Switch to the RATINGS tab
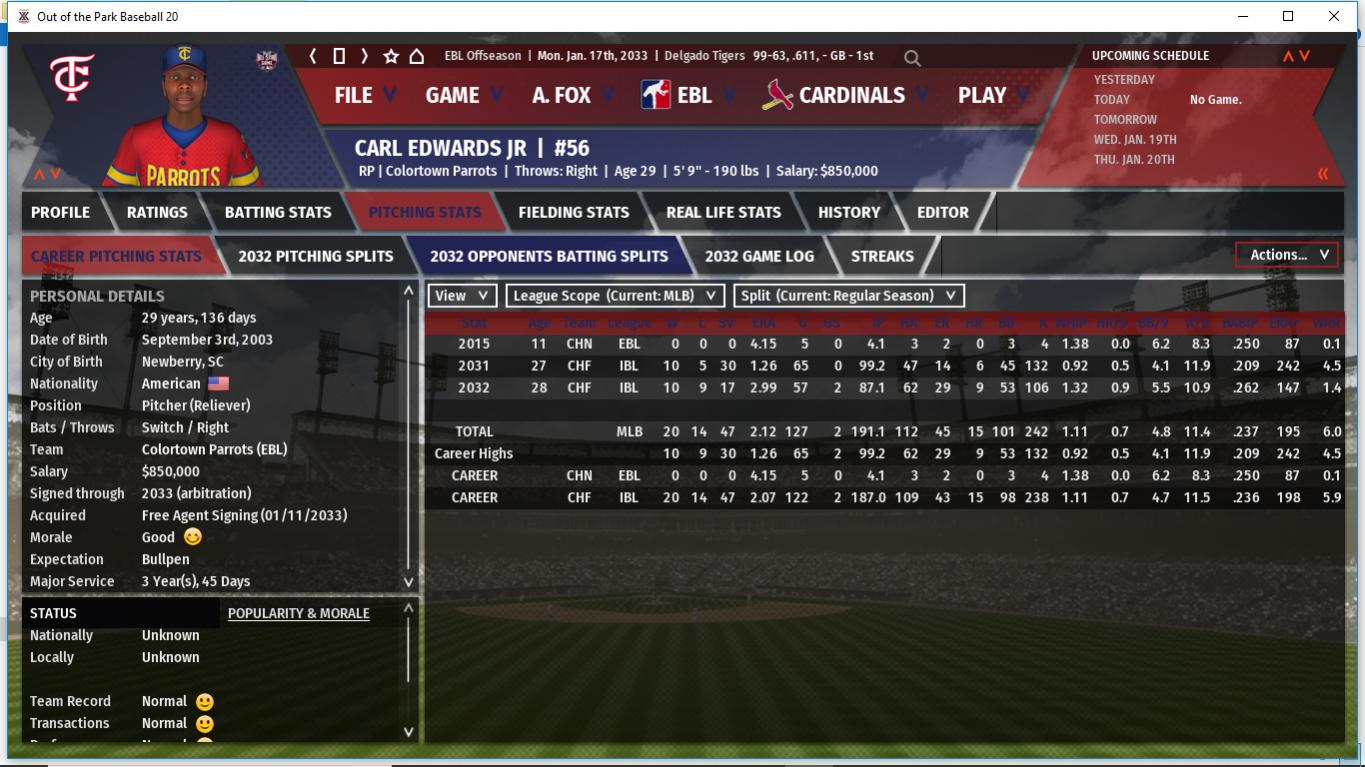 point(157,212)
